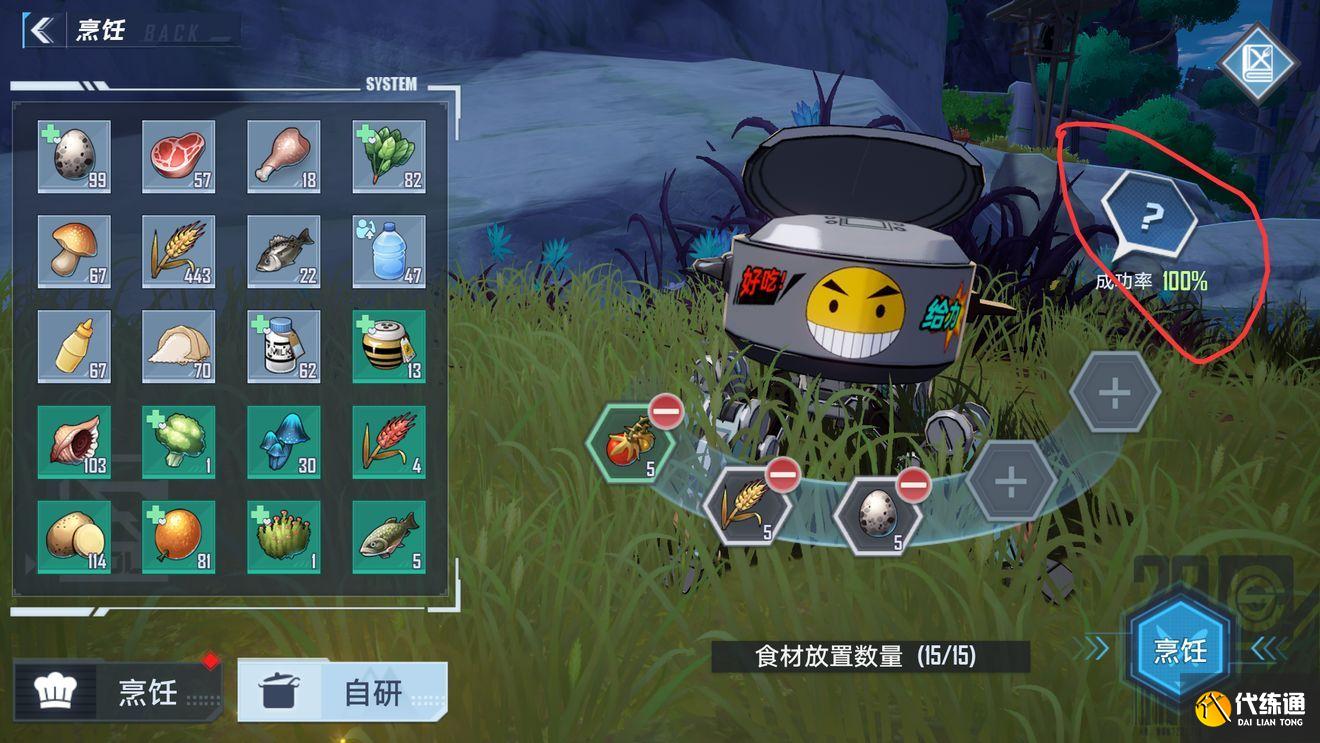Image resolution: width=1320 pixels, height=743 pixels.
Task: Select the raw steak ingredient slot
Action: pyautogui.click(x=178, y=156)
